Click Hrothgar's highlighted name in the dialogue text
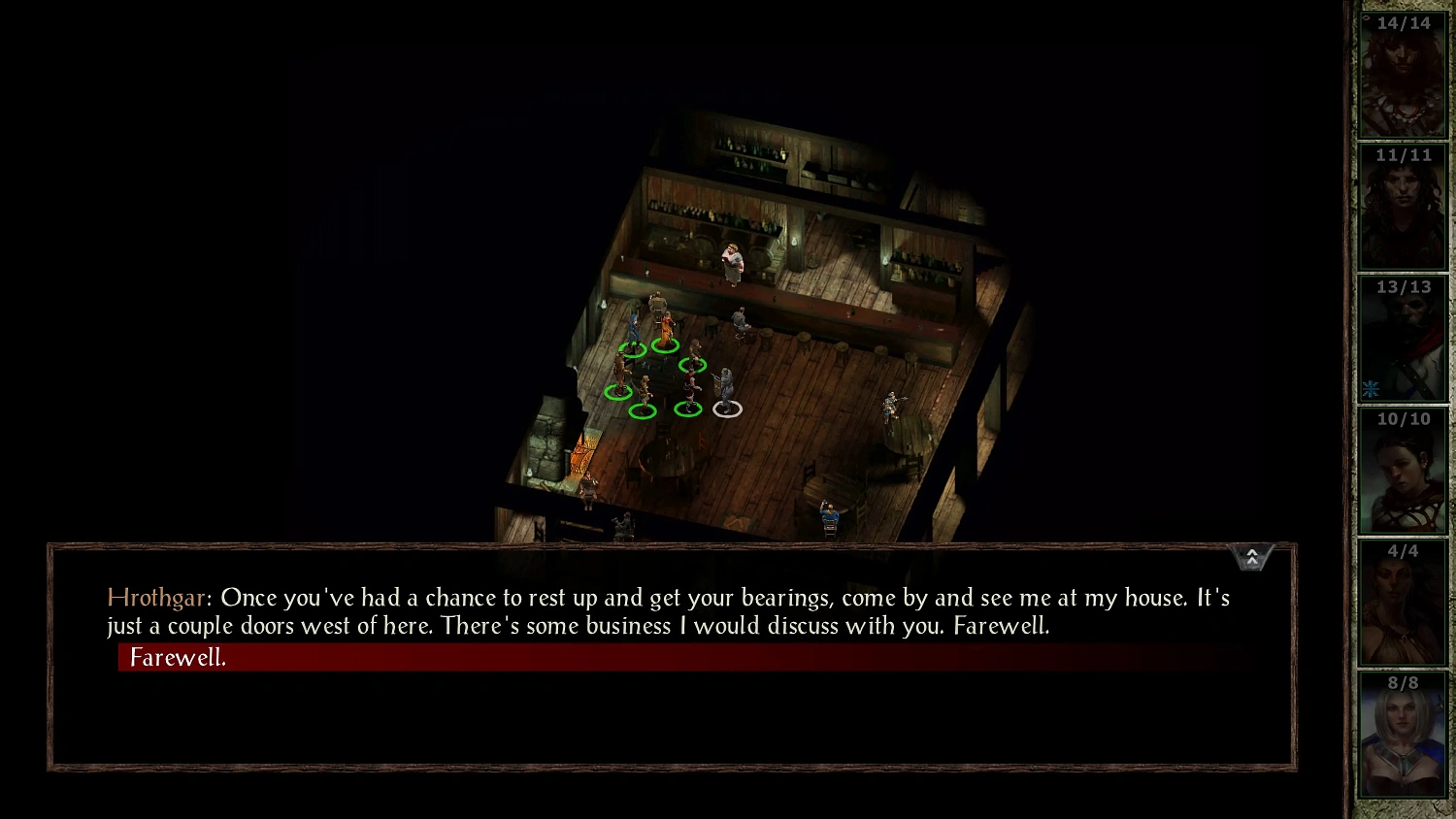Viewport: 1456px width, 819px height. (x=156, y=598)
